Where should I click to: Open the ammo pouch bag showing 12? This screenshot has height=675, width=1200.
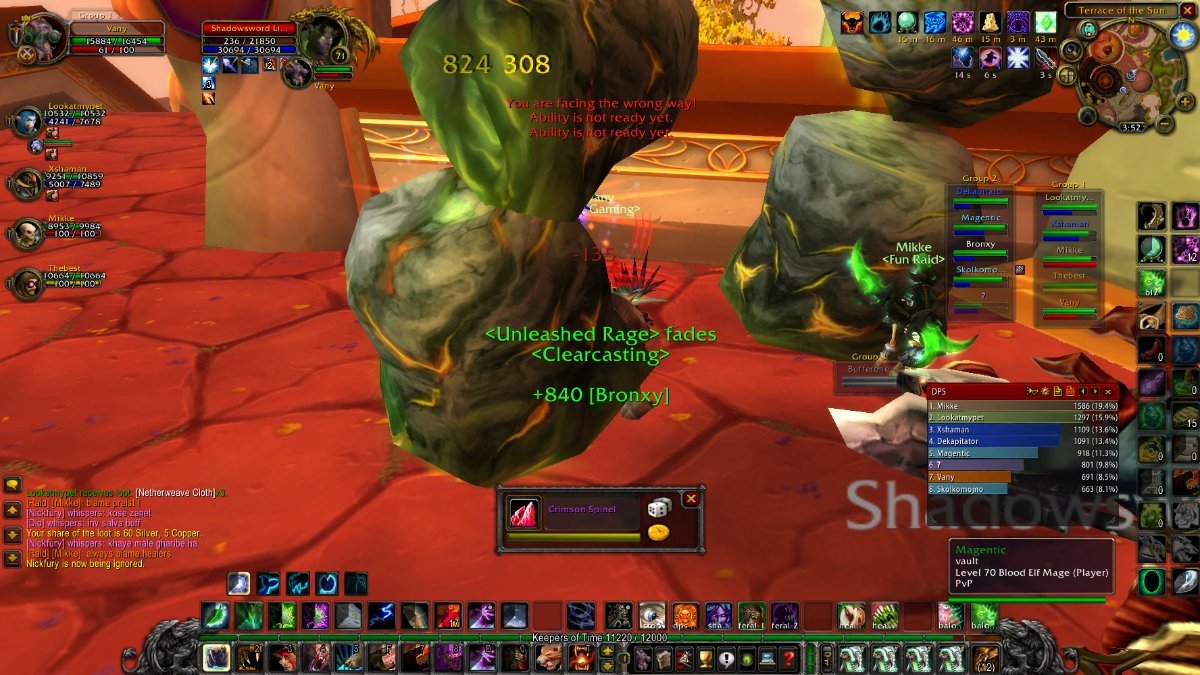(988, 657)
